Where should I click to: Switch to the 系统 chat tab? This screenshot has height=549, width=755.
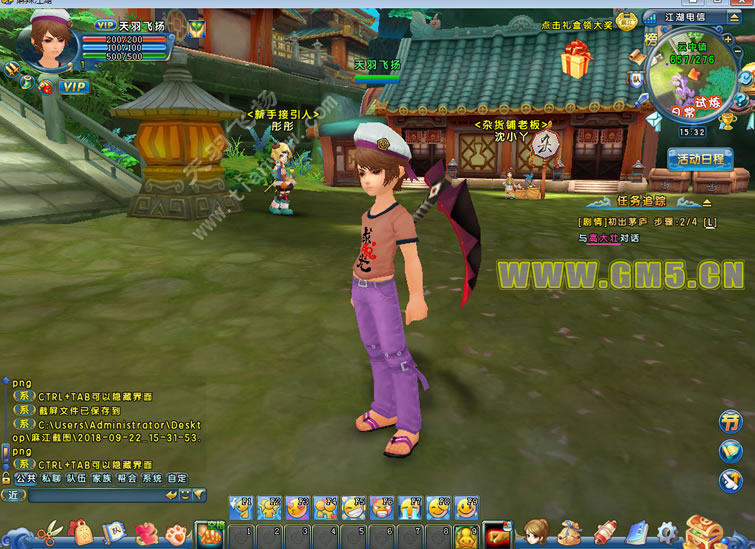pos(152,479)
